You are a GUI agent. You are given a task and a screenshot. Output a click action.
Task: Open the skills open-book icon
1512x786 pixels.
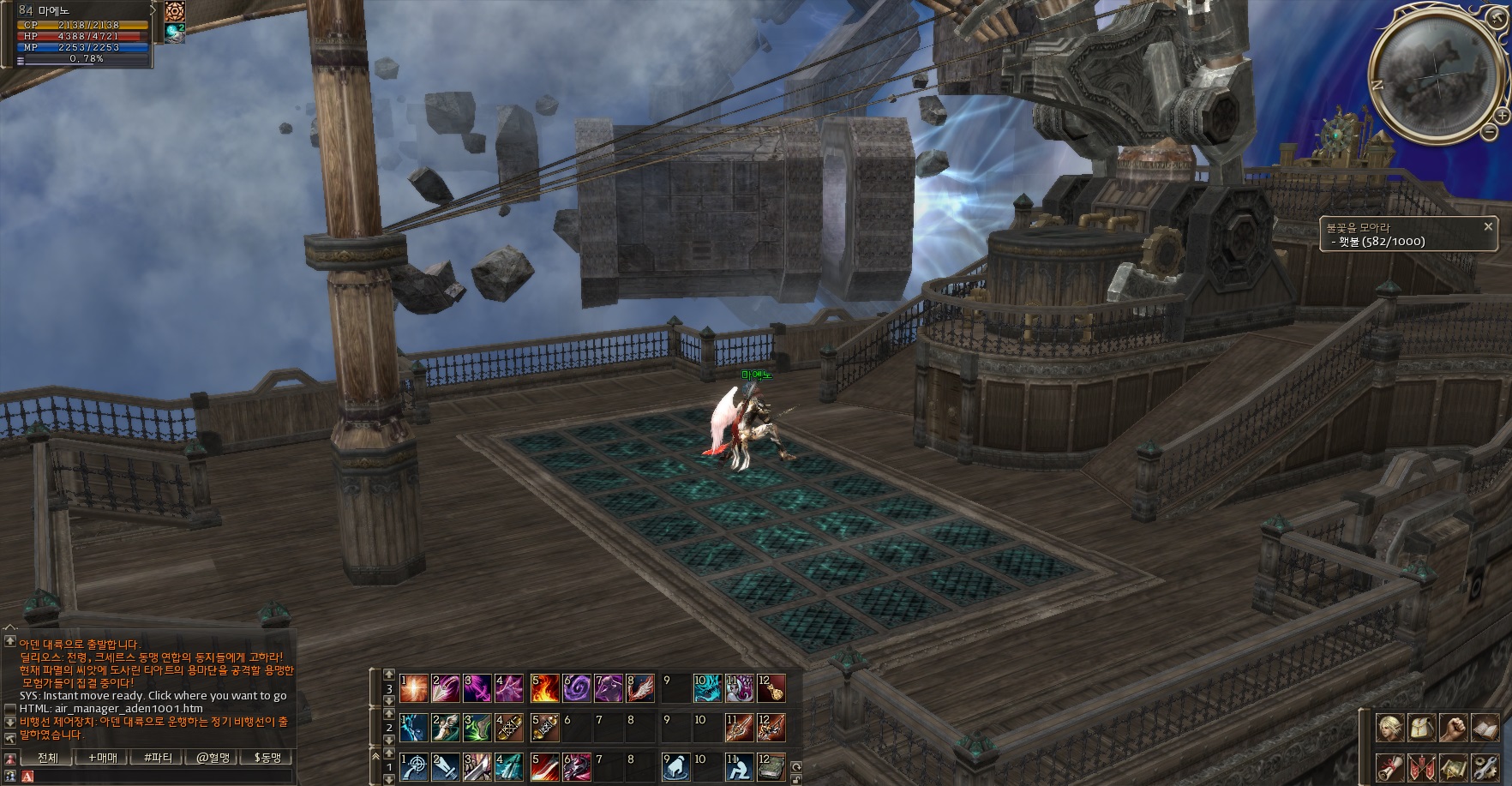pos(1484,728)
